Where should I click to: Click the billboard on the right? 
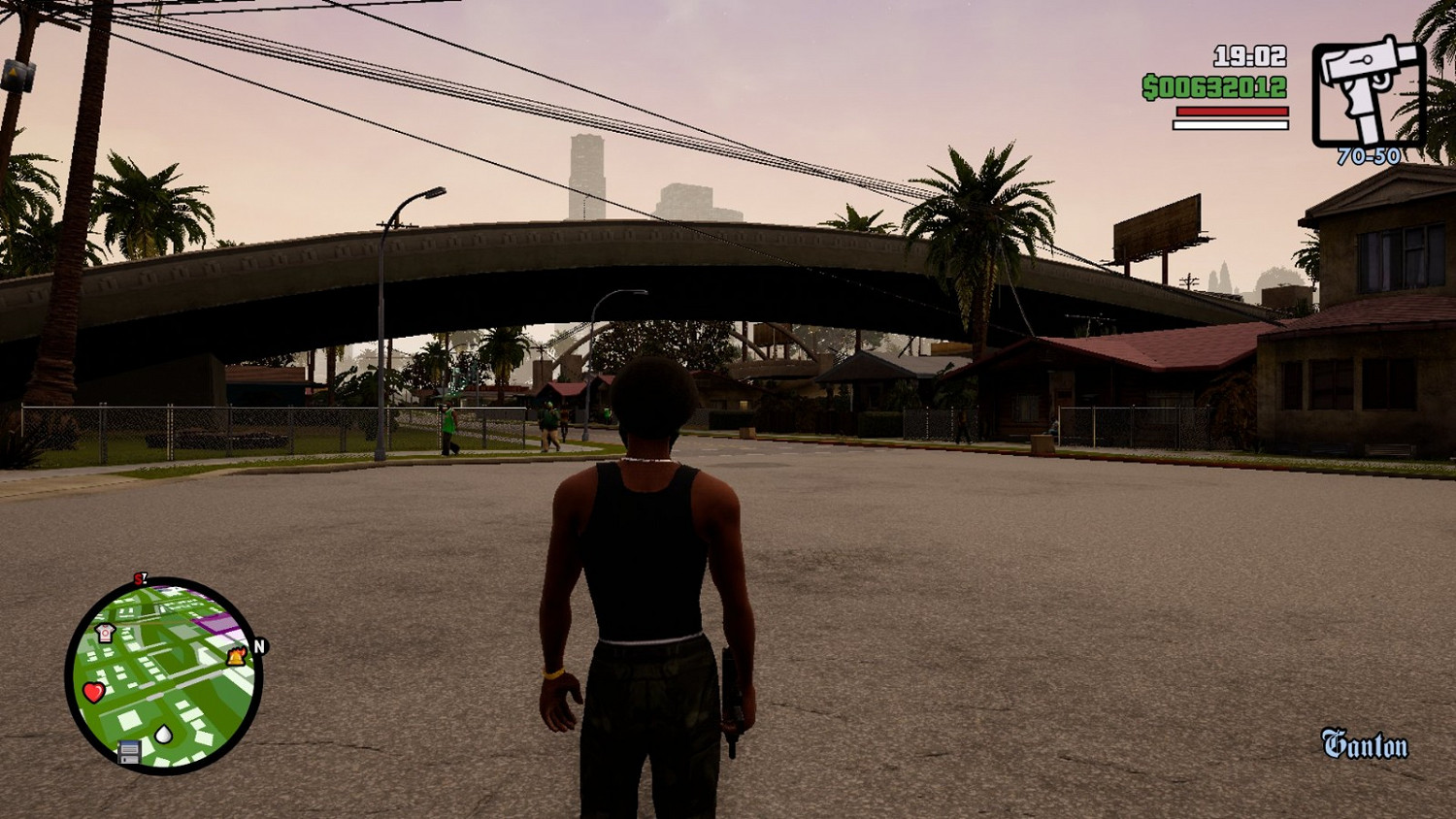click(x=1156, y=225)
